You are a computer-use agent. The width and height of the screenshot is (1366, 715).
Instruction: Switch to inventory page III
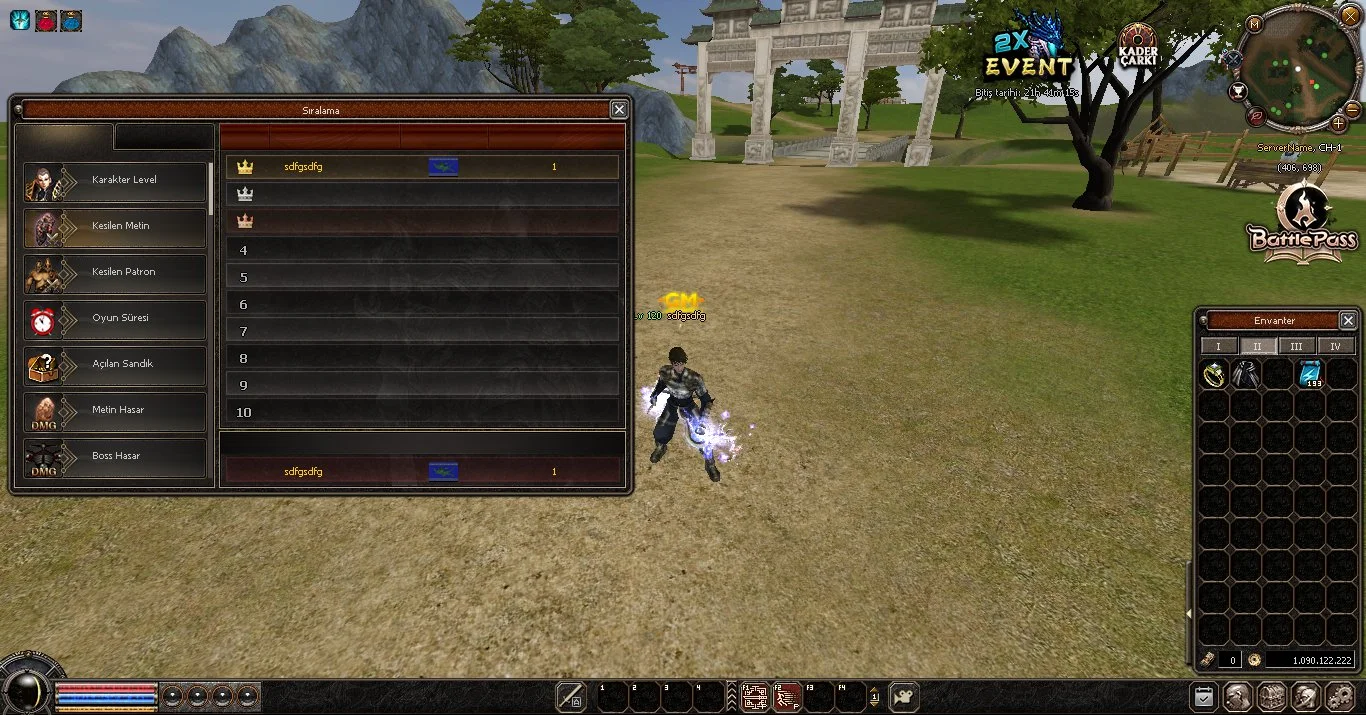pos(1296,347)
